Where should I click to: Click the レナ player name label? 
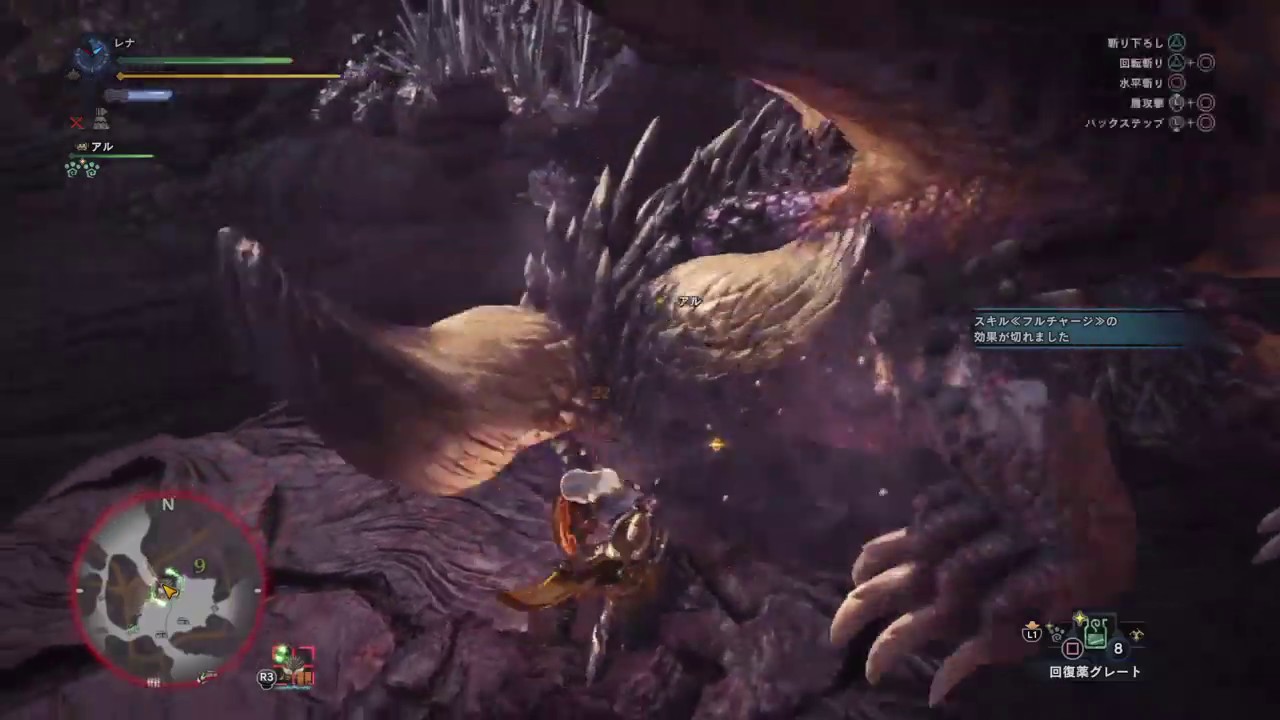coord(122,42)
